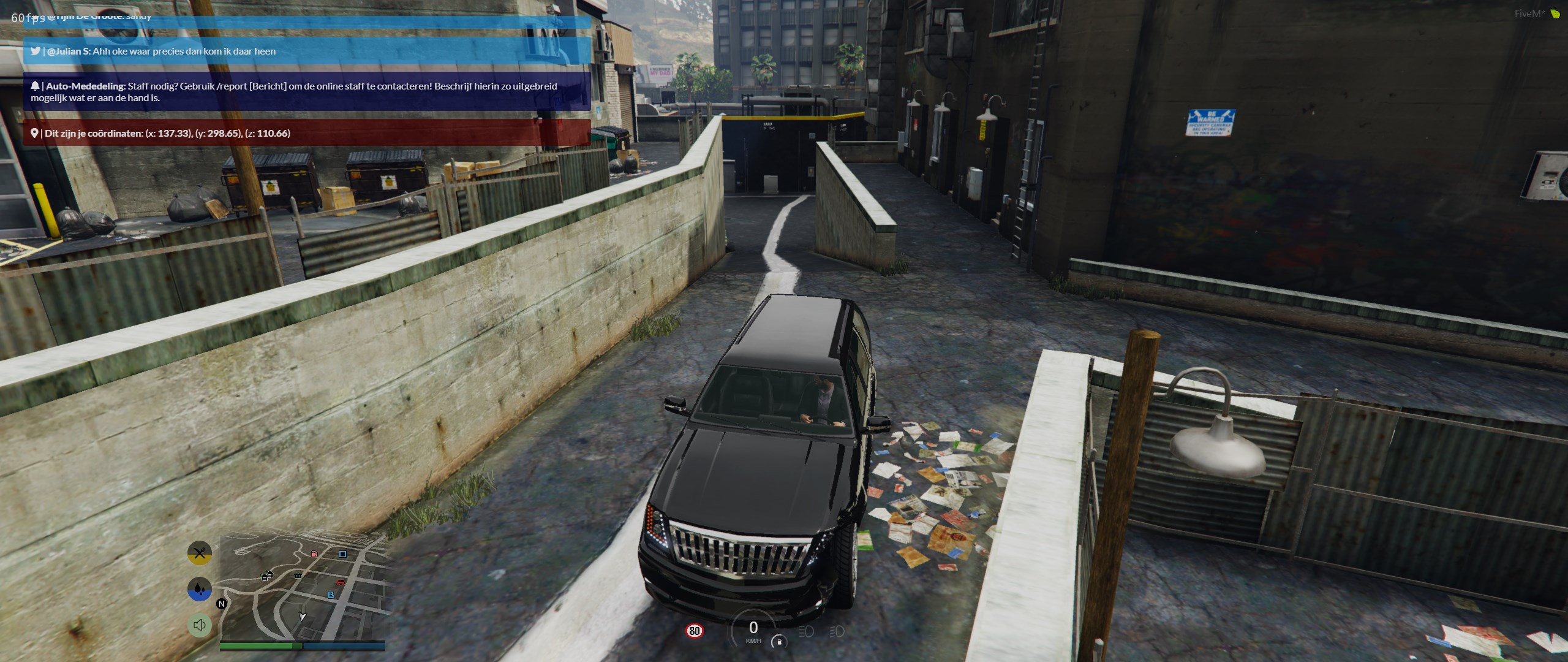Toggle the right high-beam headlight indicator

point(837,631)
